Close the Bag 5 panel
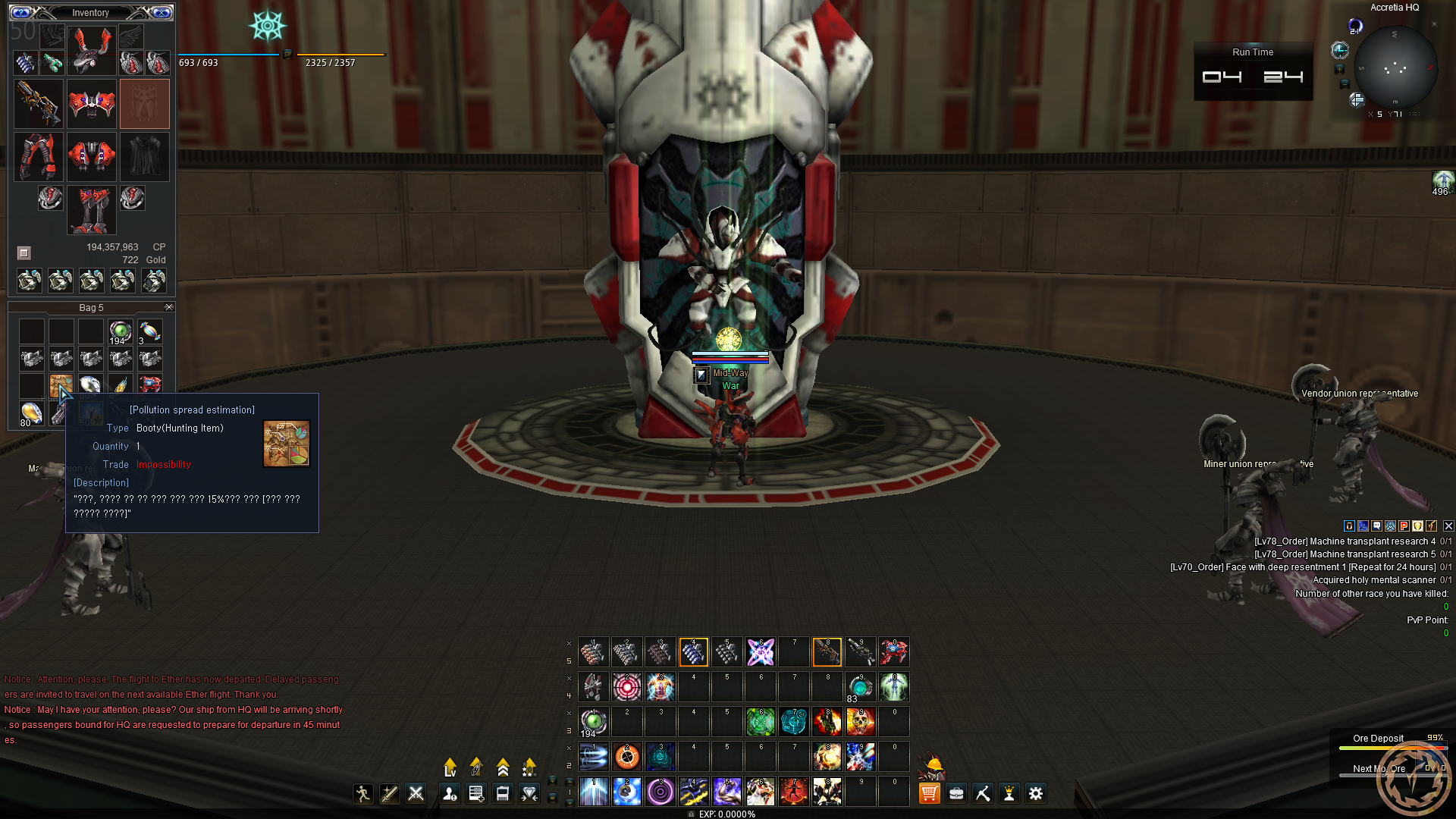Screen dimensions: 1456x819 (168, 307)
